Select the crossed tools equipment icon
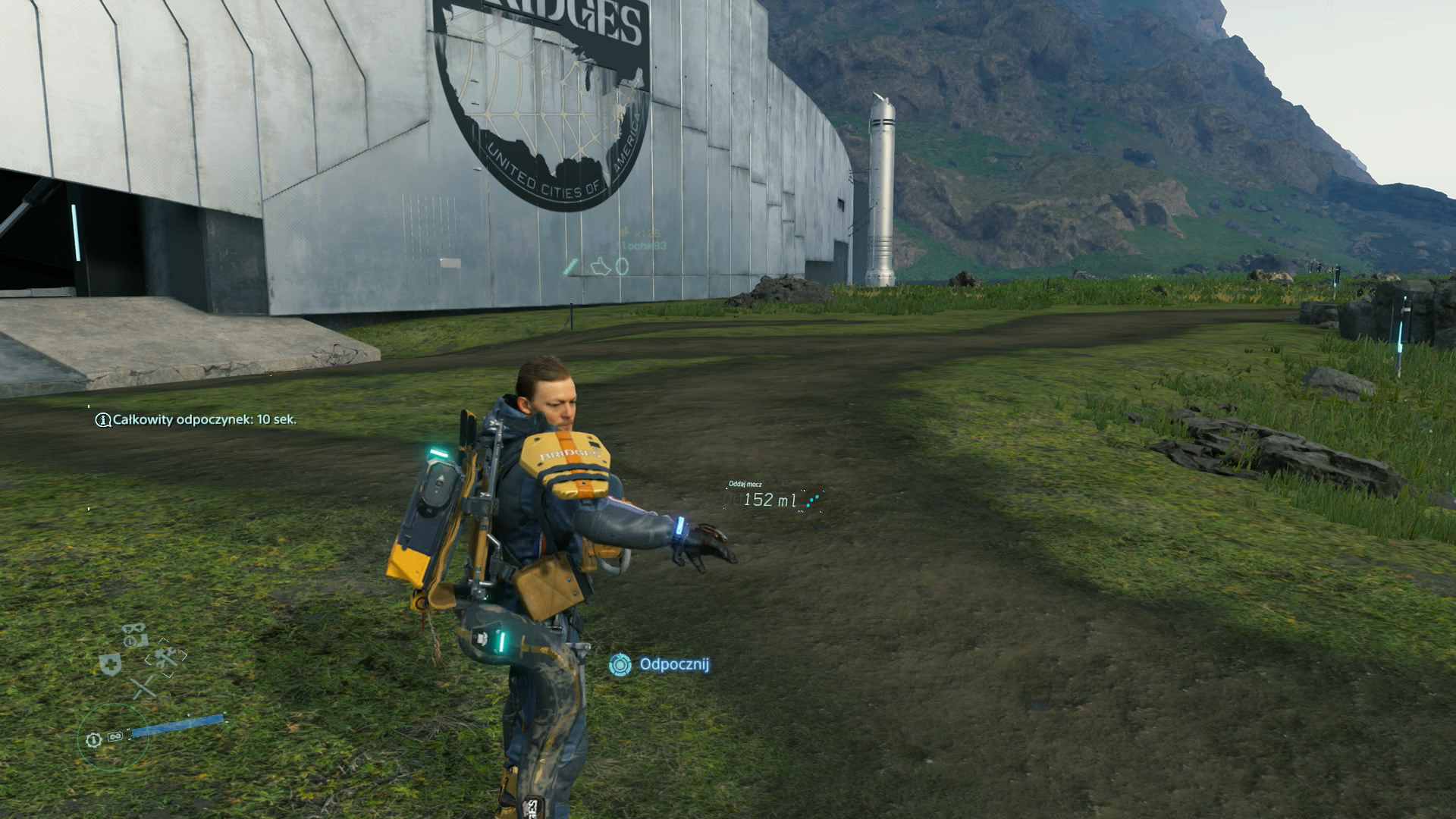Image resolution: width=1456 pixels, height=819 pixels. click(166, 657)
